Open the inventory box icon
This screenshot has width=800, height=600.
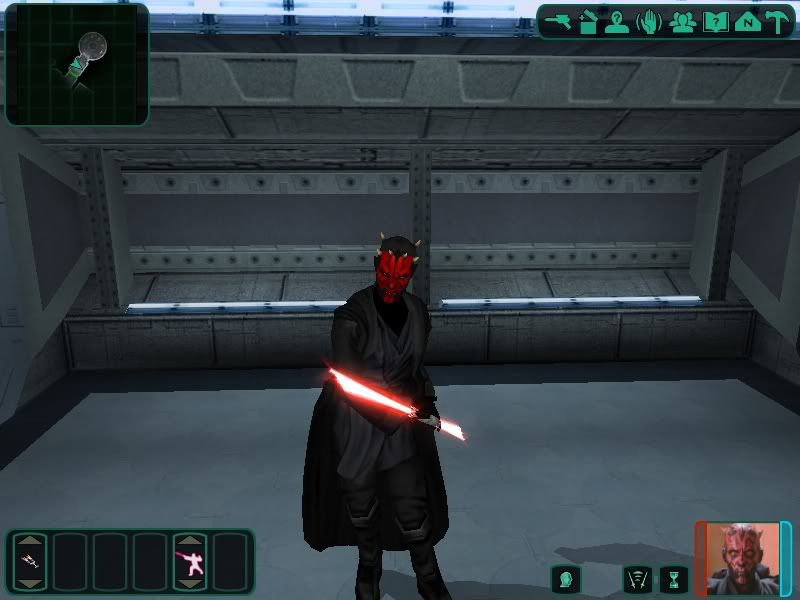click(588, 21)
